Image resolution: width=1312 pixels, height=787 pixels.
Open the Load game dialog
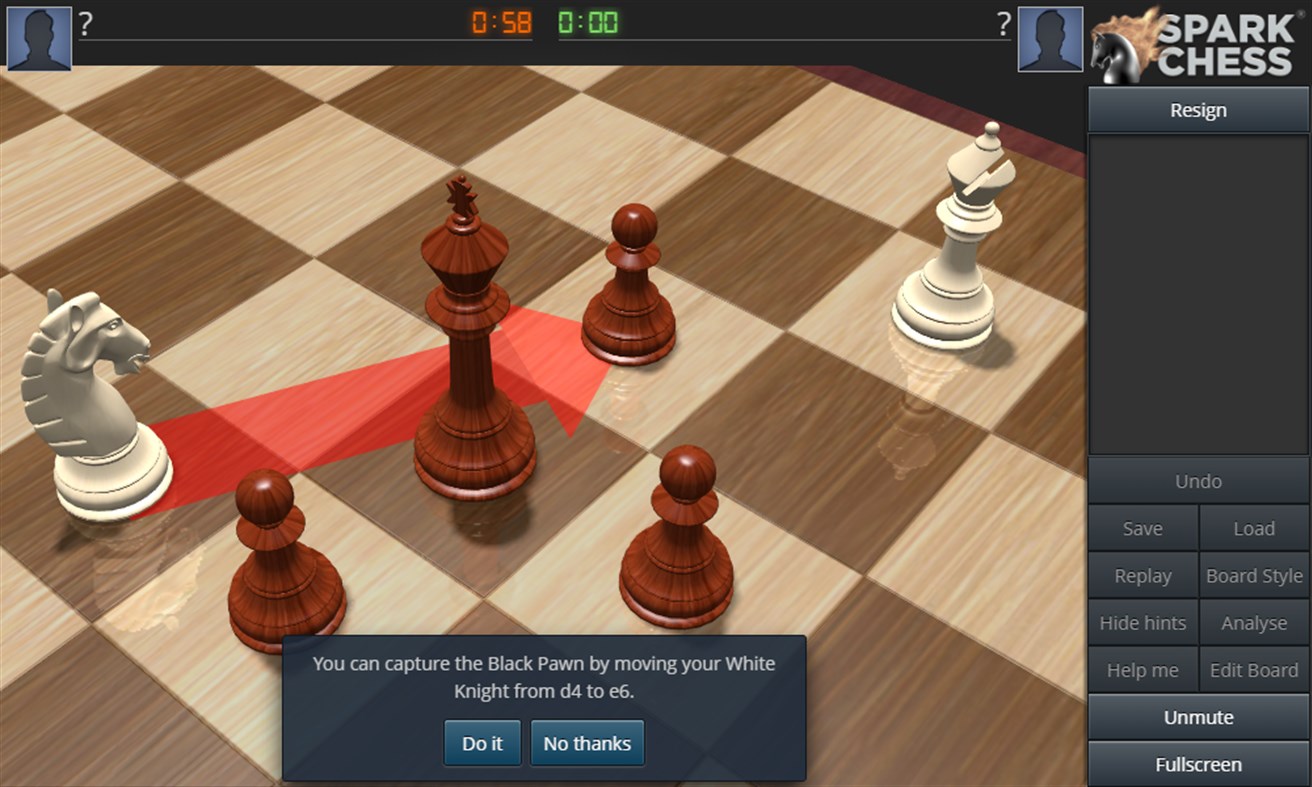(x=1253, y=528)
